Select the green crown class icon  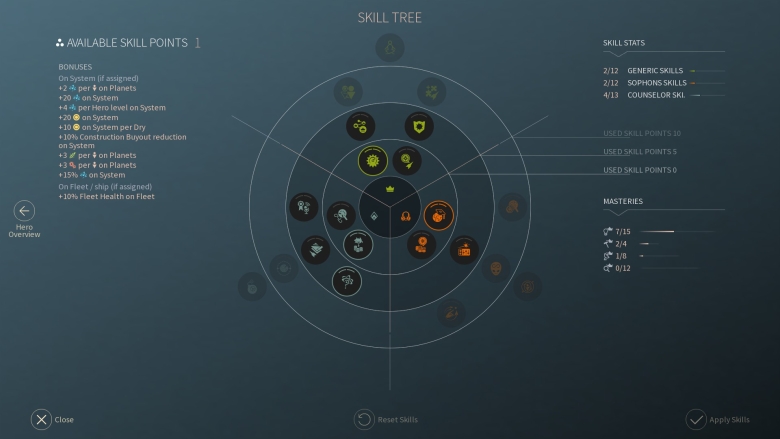click(390, 189)
